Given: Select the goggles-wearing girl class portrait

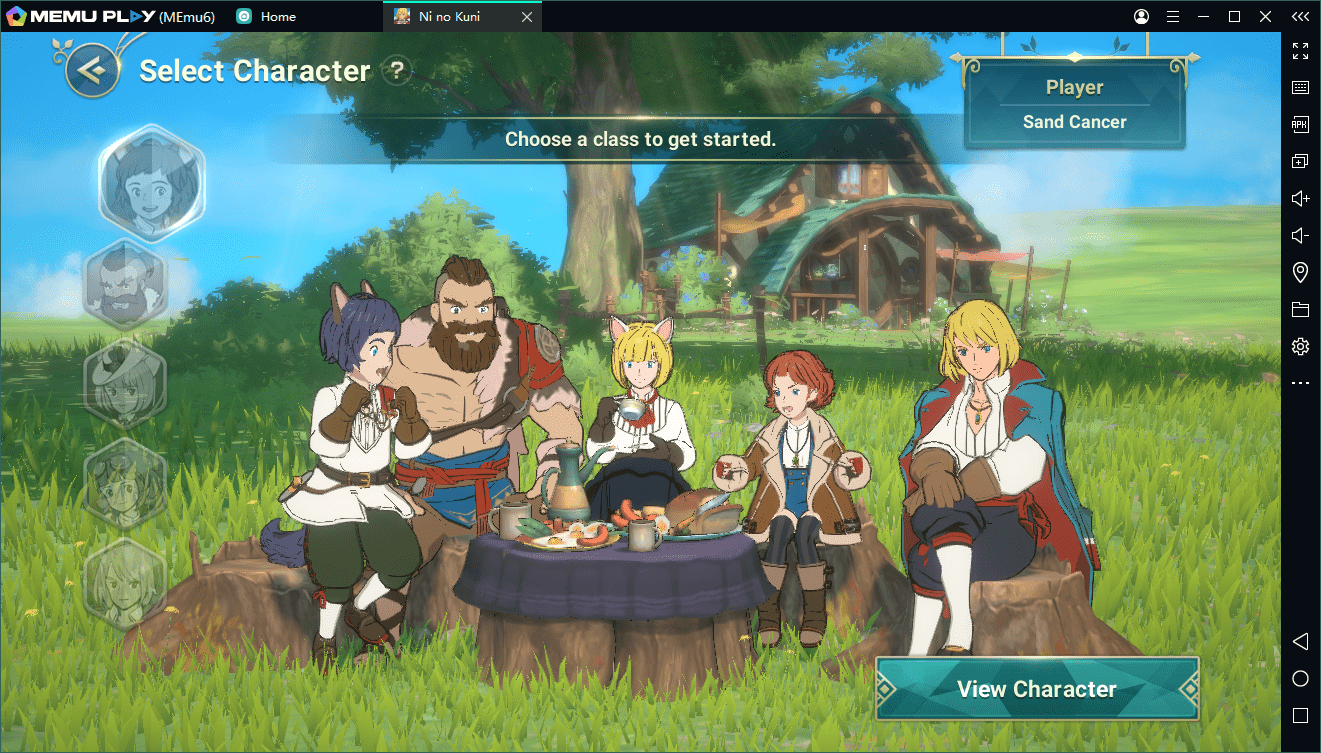Looking at the screenshot, I should pyautogui.click(x=127, y=482).
